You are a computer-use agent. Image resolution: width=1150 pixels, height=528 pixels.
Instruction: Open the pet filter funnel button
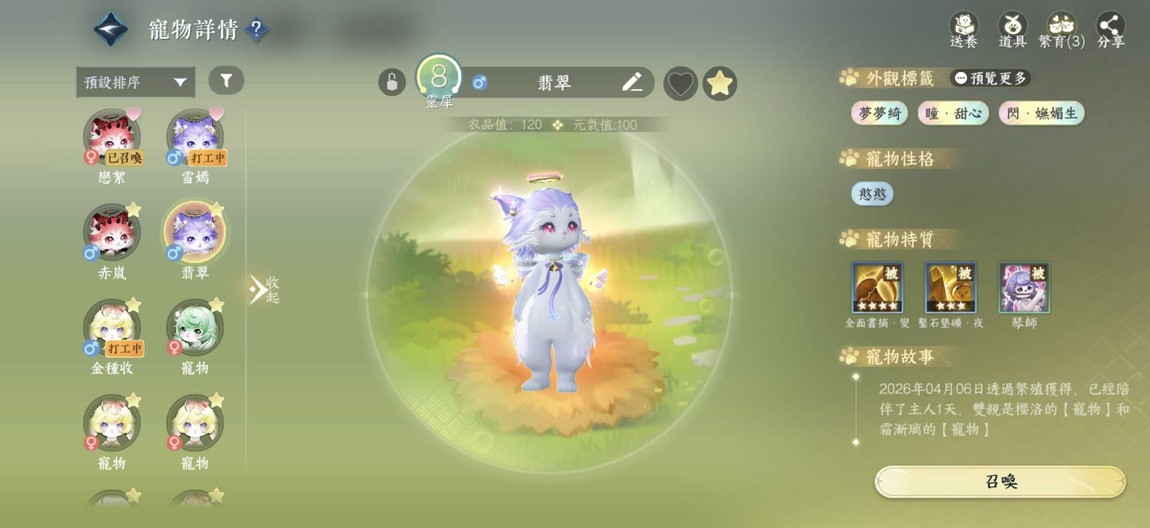pos(226,81)
